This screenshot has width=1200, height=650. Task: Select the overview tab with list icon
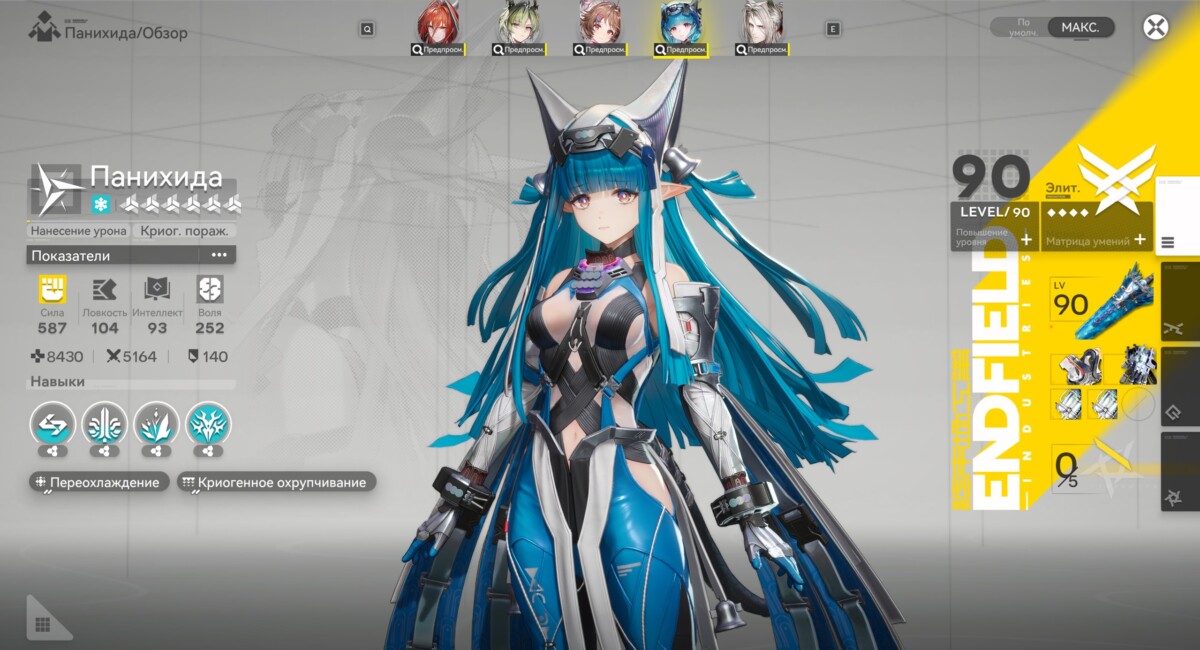(x=1168, y=242)
